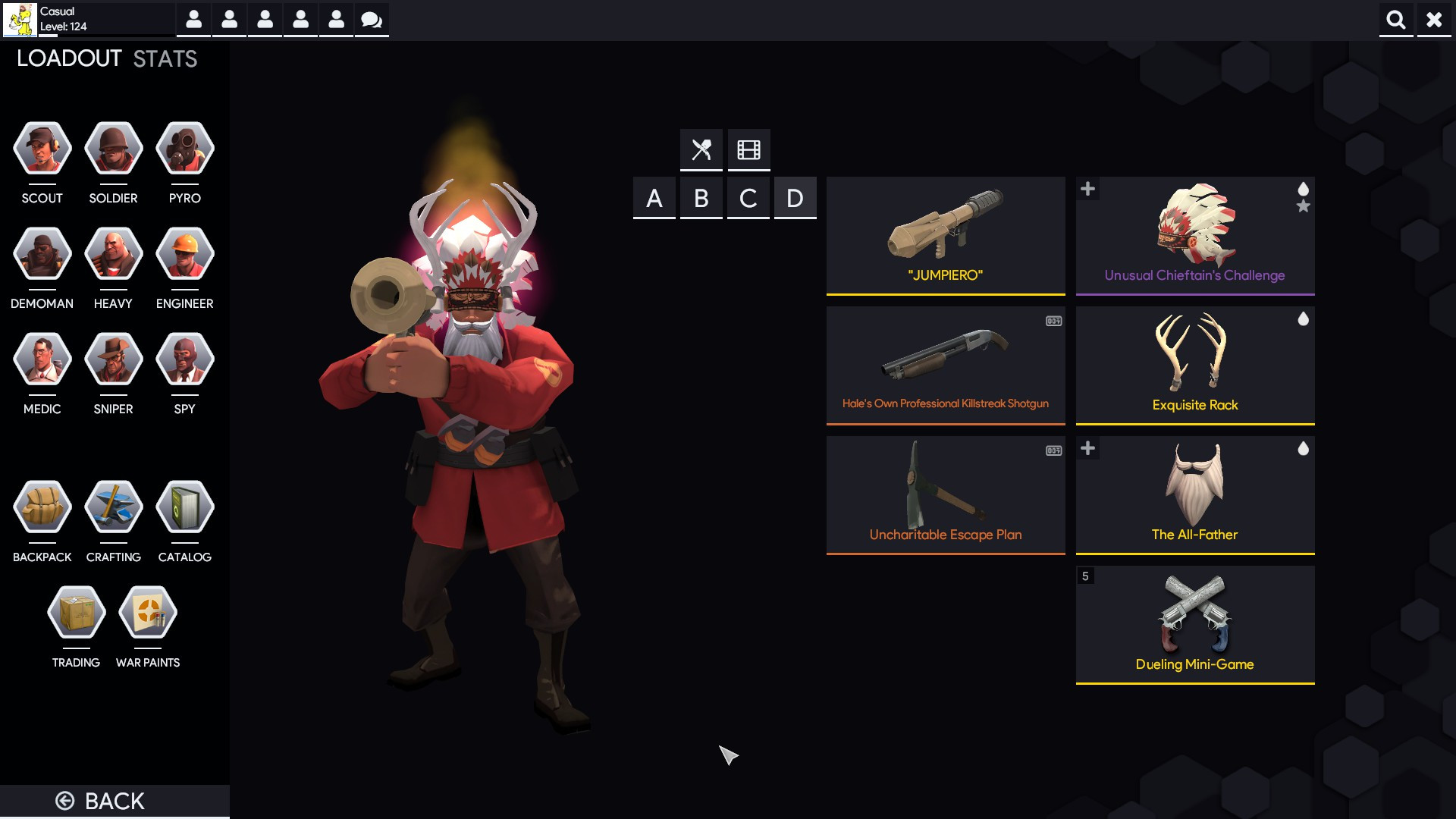Open the Catalog

pos(184,508)
